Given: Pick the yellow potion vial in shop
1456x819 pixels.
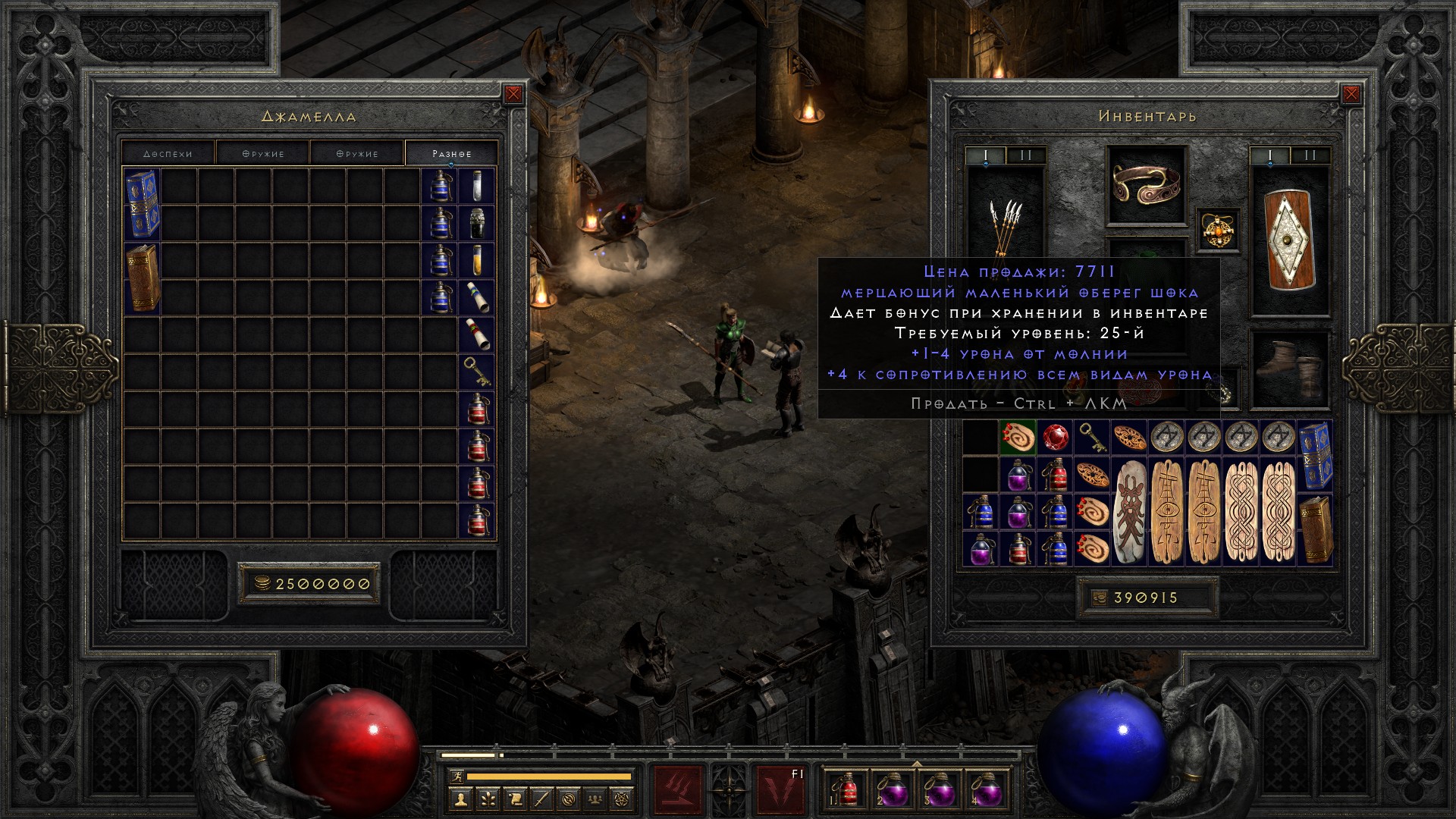Looking at the screenshot, I should click(x=476, y=260).
